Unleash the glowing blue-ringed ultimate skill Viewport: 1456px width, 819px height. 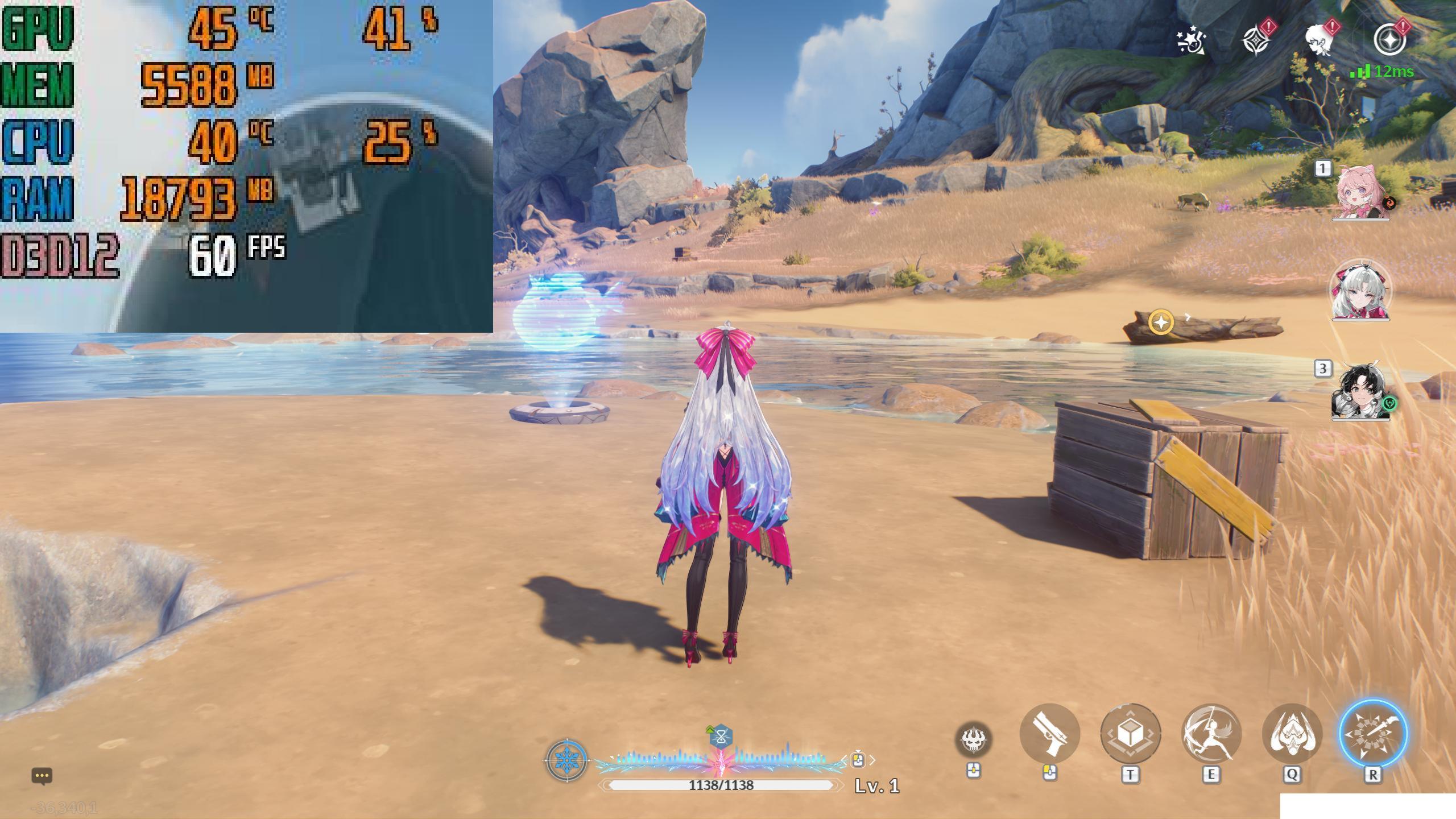[x=1372, y=734]
